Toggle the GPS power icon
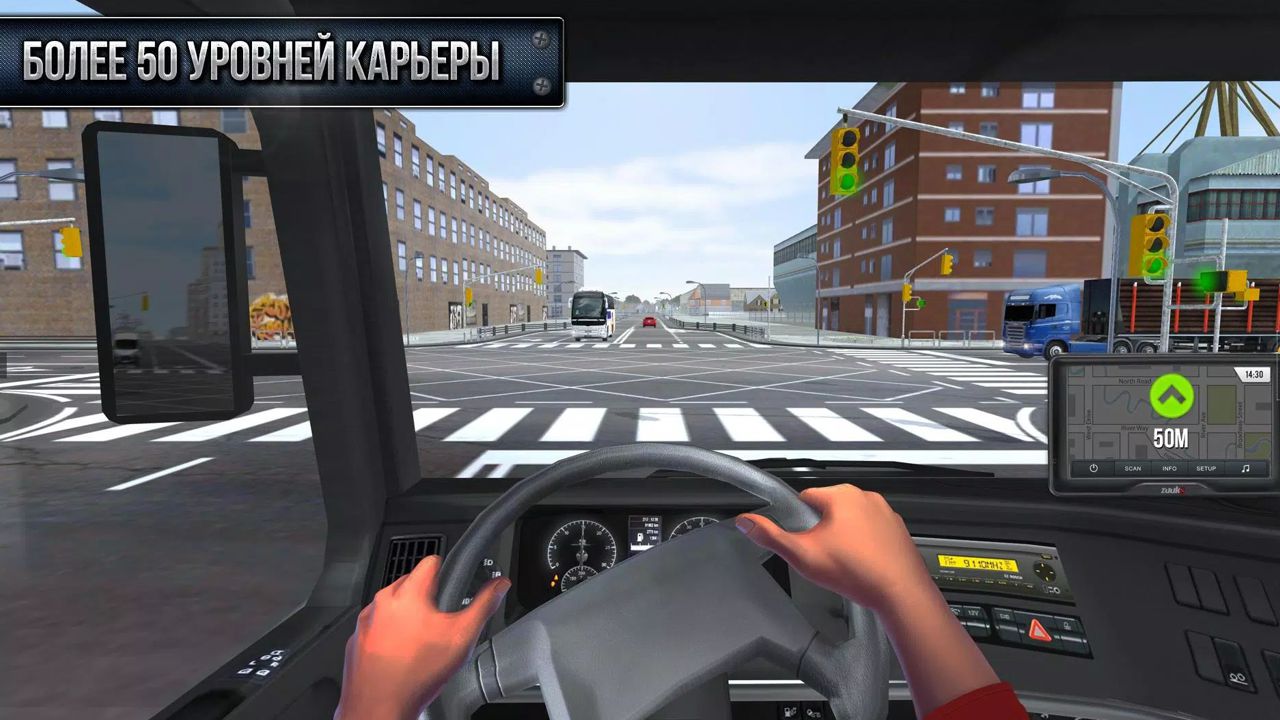The height and width of the screenshot is (720, 1280). (x=1093, y=468)
